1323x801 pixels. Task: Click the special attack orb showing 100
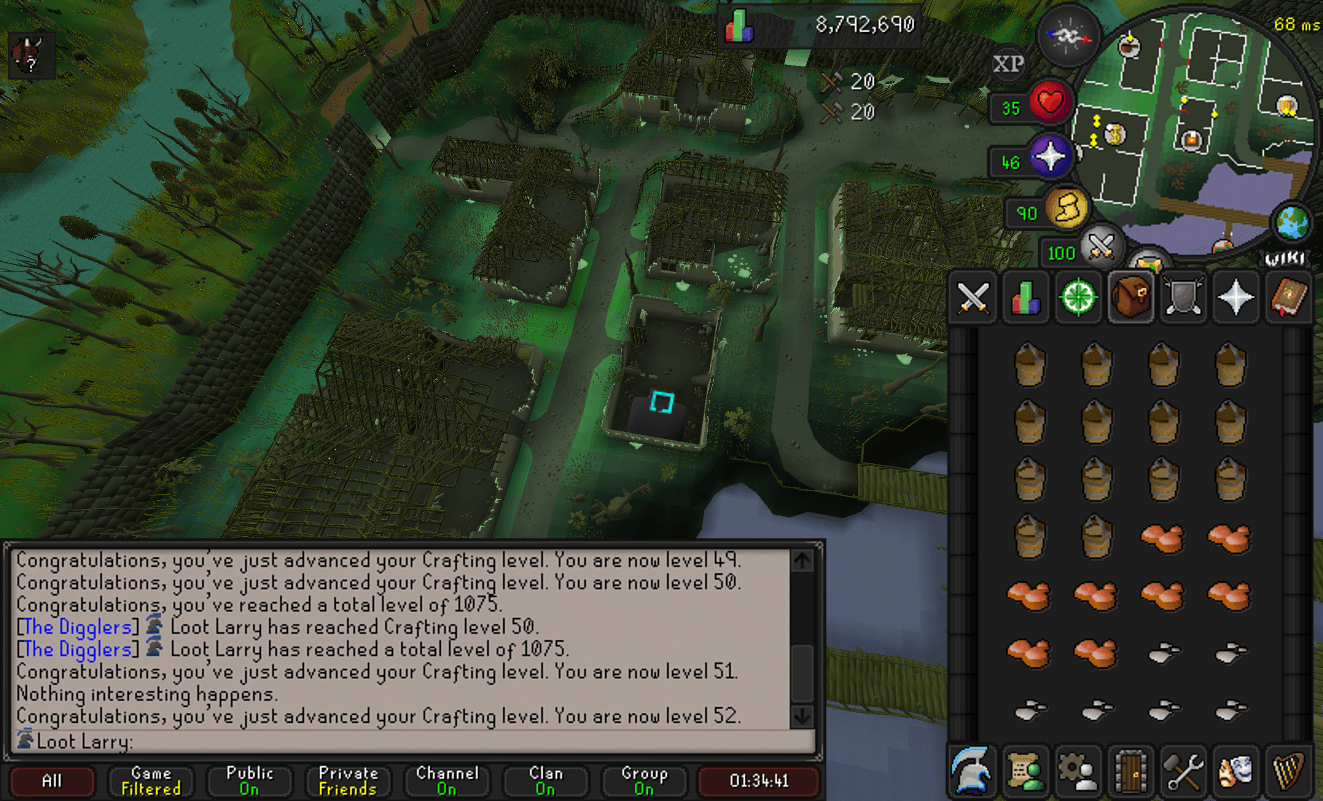(x=1104, y=248)
